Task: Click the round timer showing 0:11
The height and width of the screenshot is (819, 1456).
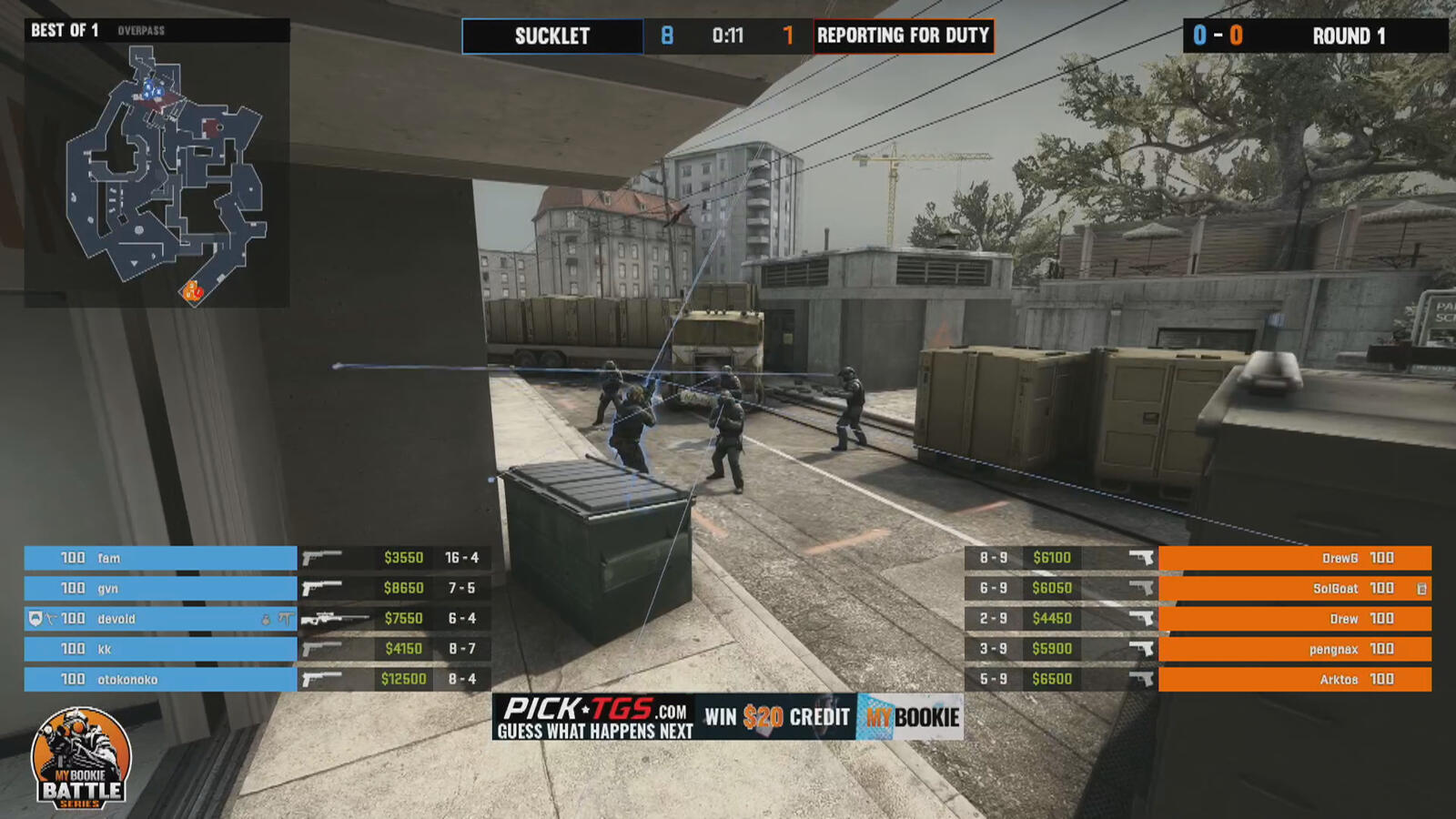Action: click(728, 36)
